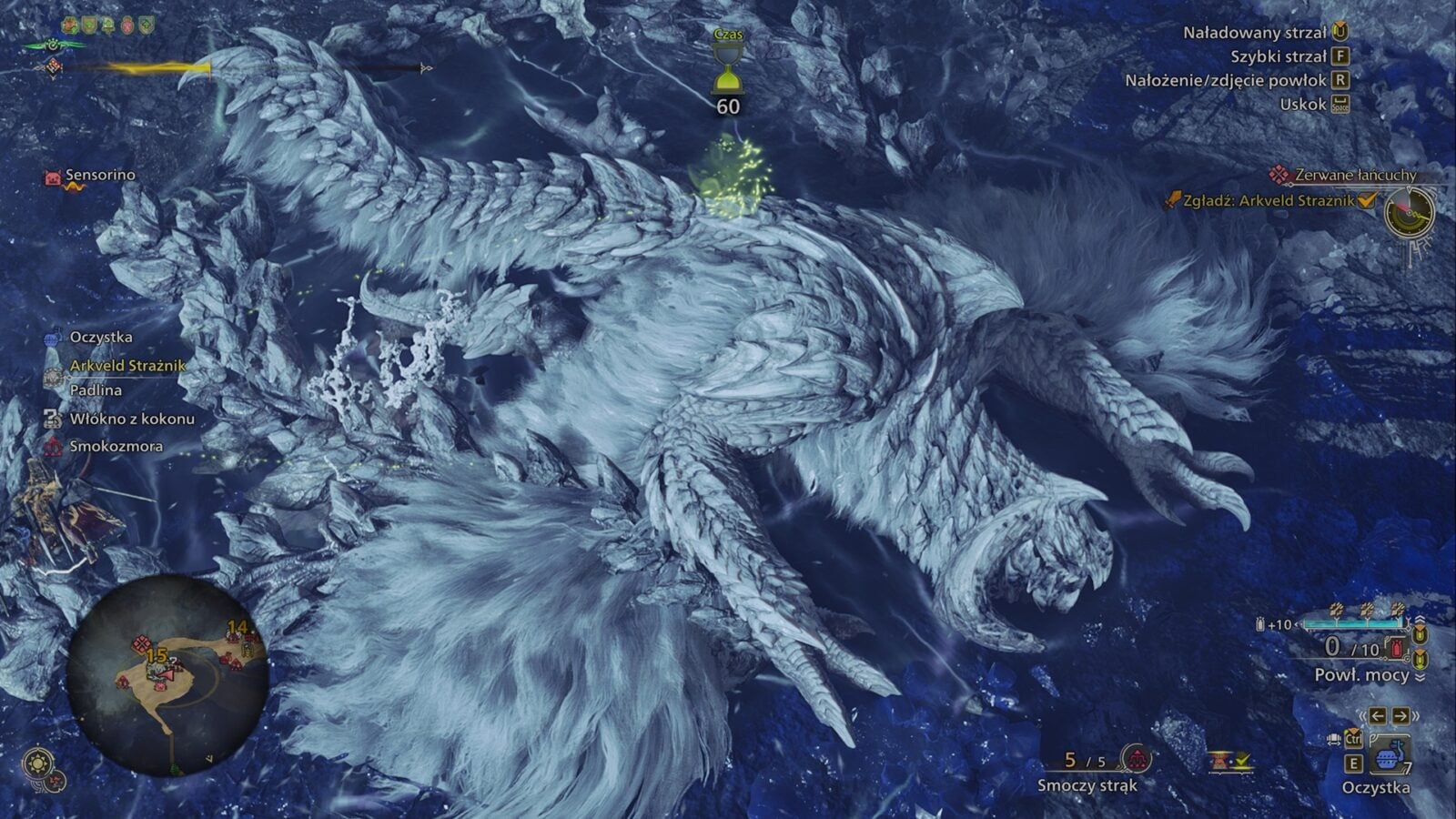Choose Arkveld Strażnik in the target list

pos(127,365)
